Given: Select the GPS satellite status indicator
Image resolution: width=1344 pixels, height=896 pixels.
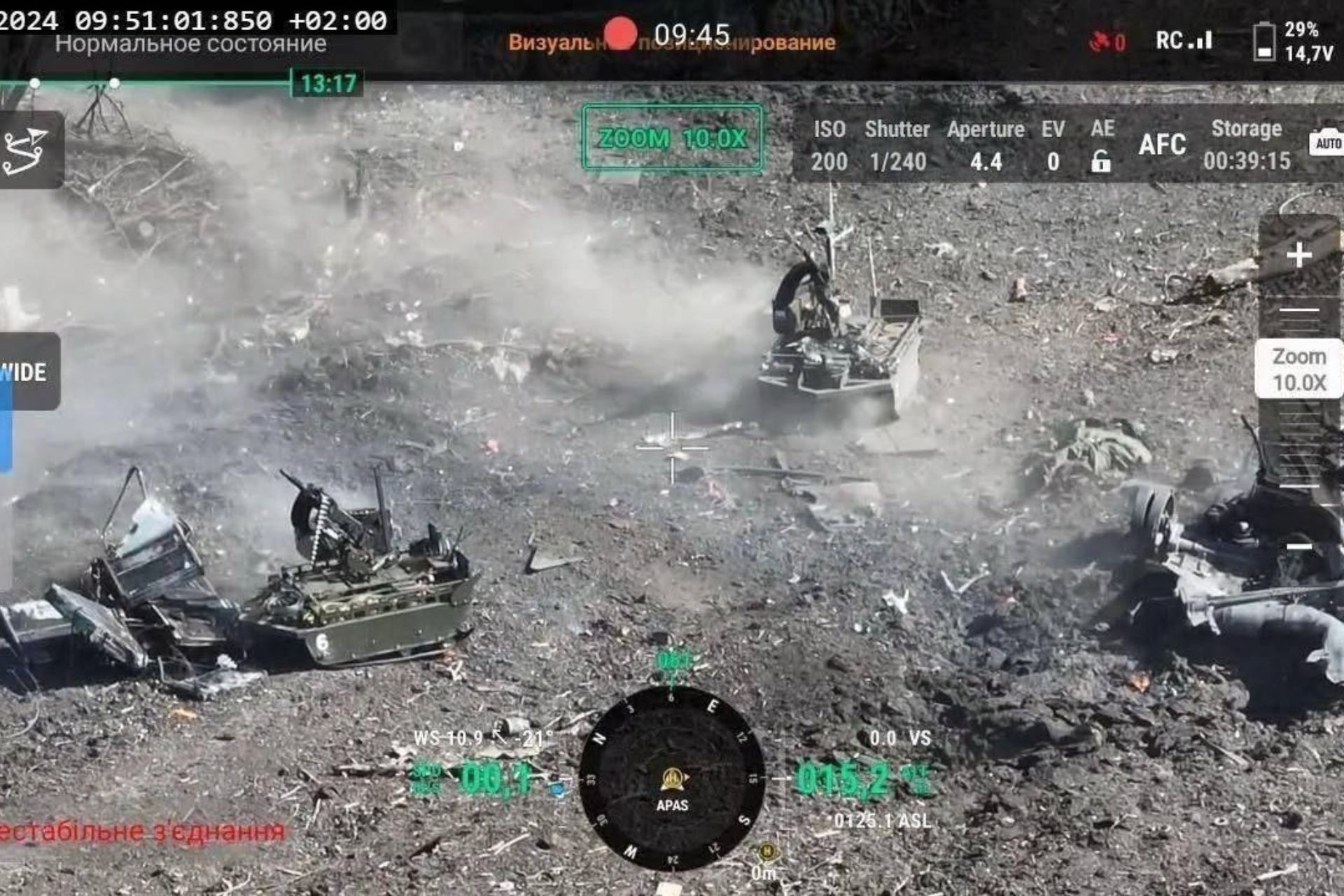Looking at the screenshot, I should [x=1105, y=41].
